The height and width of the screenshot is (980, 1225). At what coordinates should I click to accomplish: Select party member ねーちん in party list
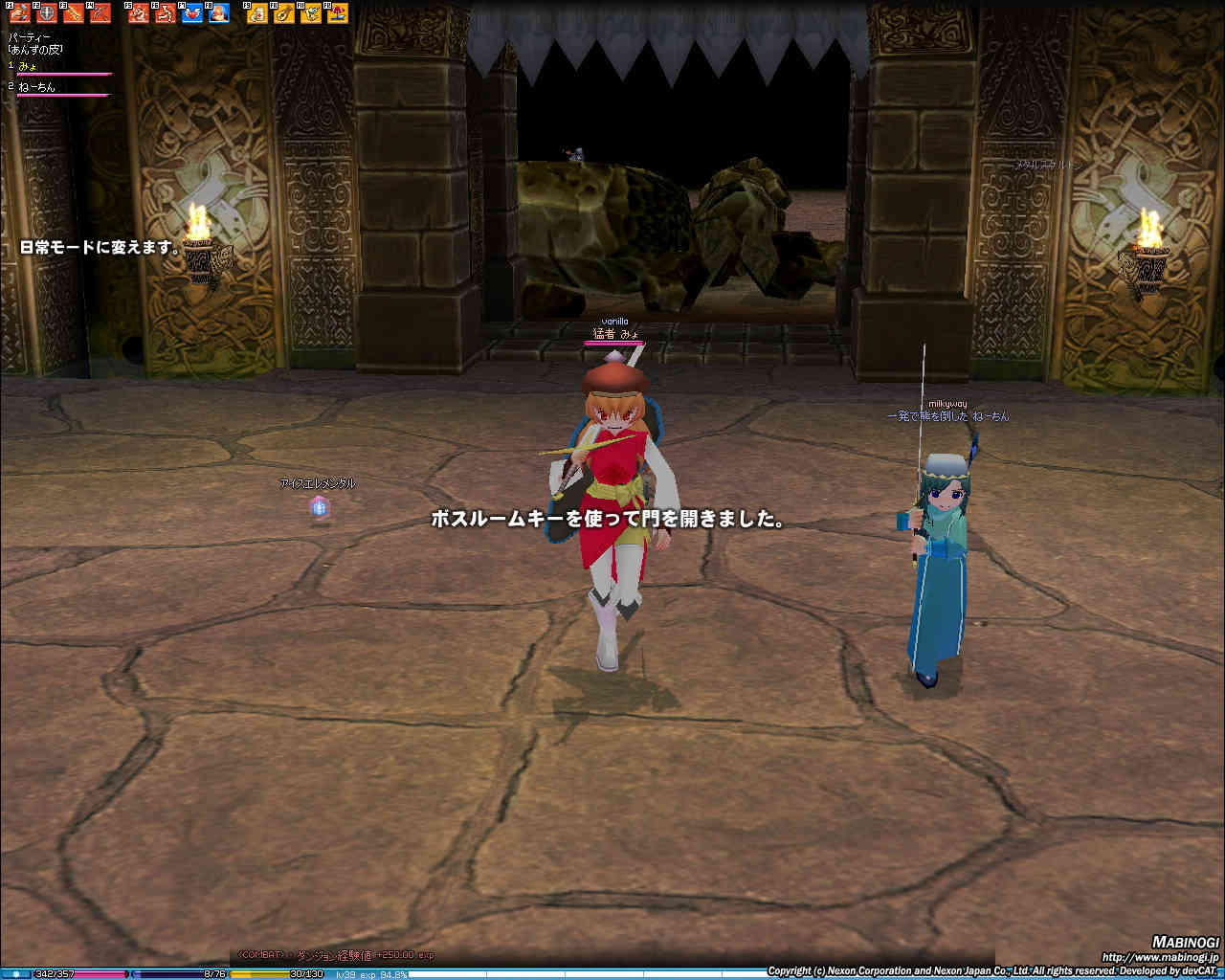[x=36, y=87]
